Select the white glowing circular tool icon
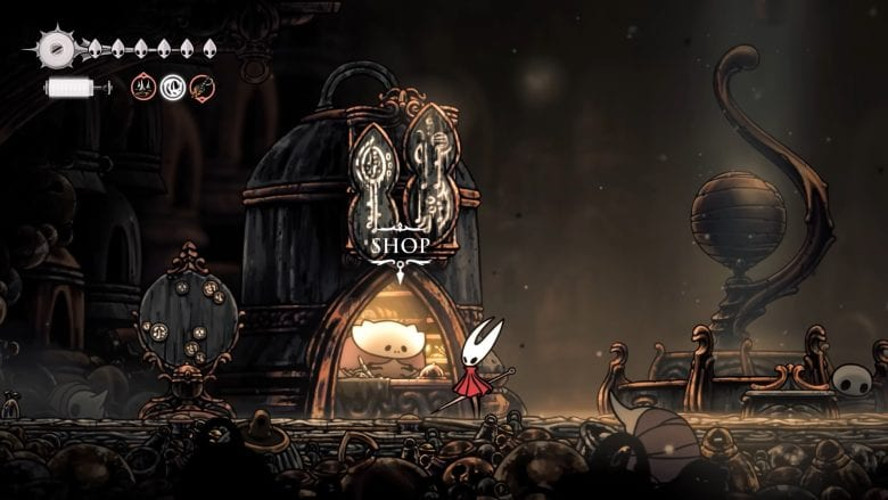This screenshot has height=500, width=888. point(173,88)
